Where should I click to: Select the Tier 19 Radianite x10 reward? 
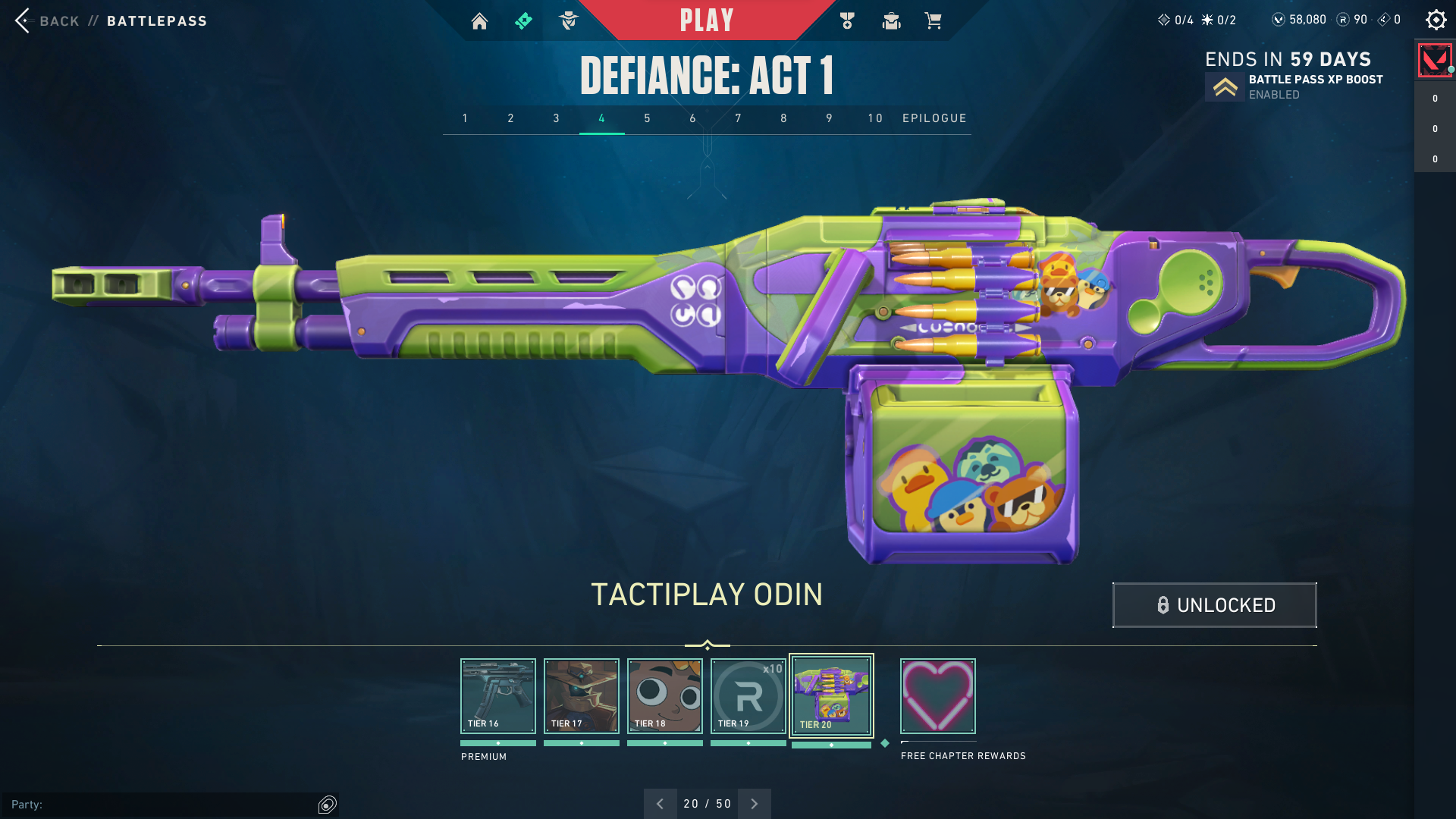pos(748,695)
